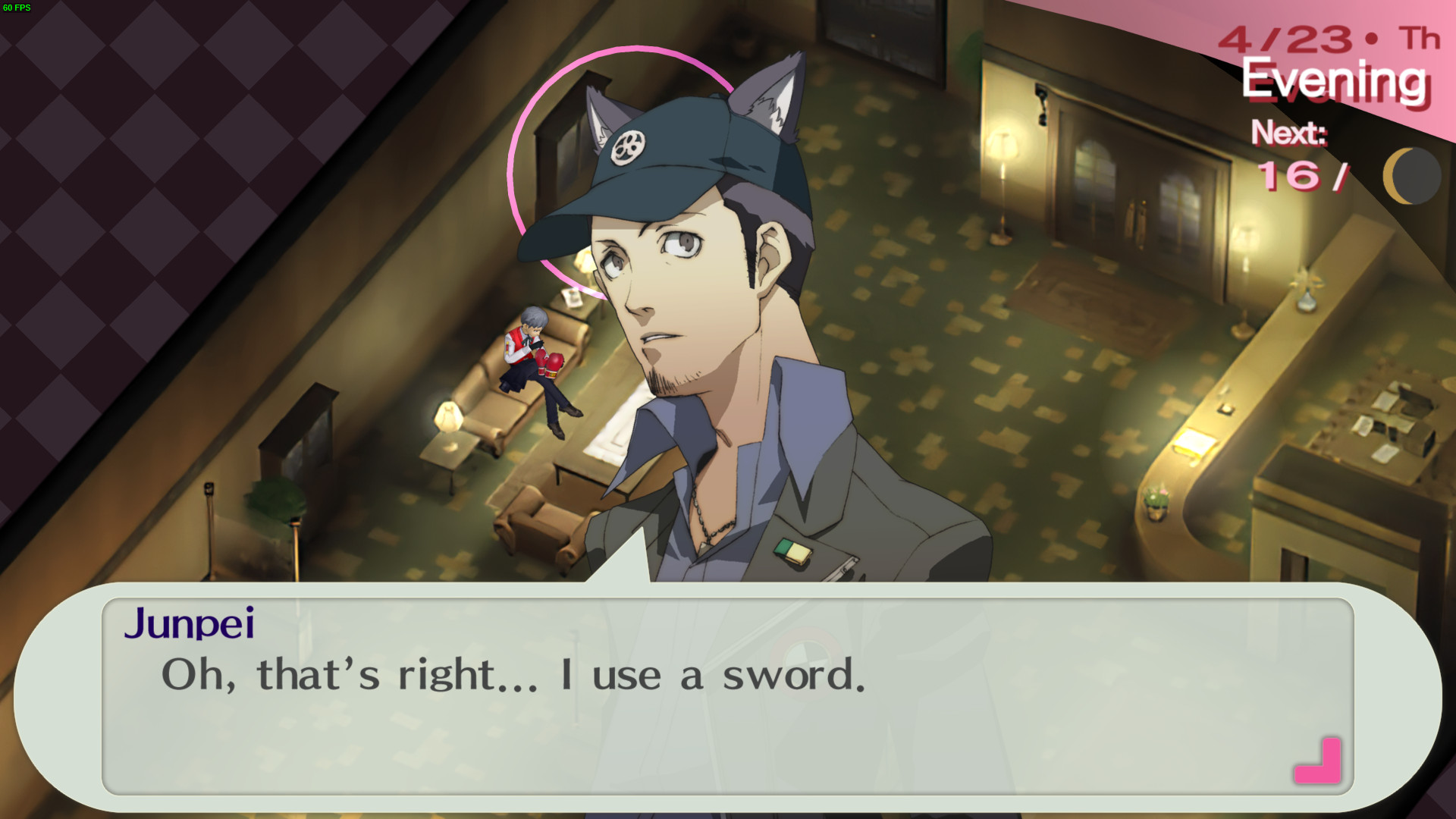
Task: Click the crescent moon phase icon
Action: click(x=1412, y=176)
